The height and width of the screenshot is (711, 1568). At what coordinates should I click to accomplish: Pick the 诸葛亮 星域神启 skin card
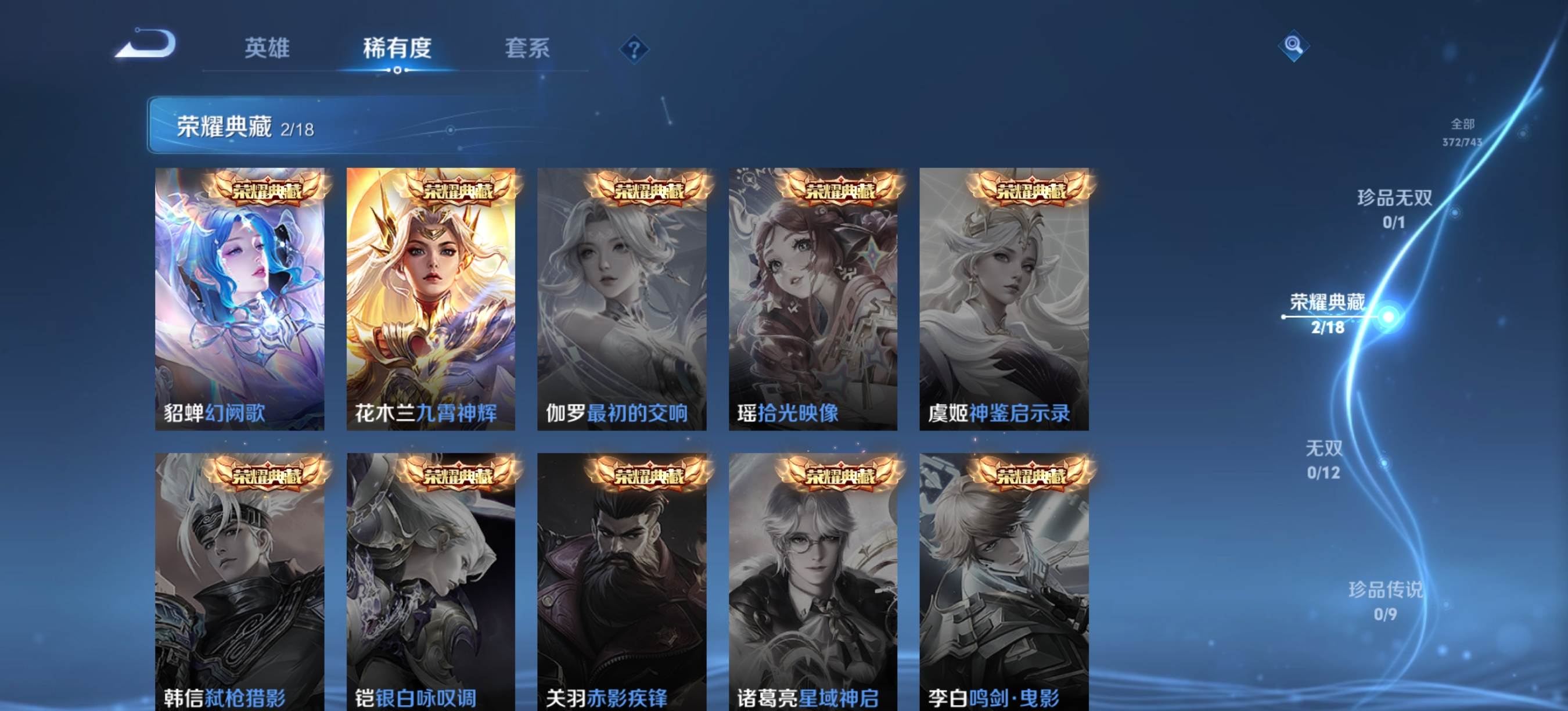point(812,581)
